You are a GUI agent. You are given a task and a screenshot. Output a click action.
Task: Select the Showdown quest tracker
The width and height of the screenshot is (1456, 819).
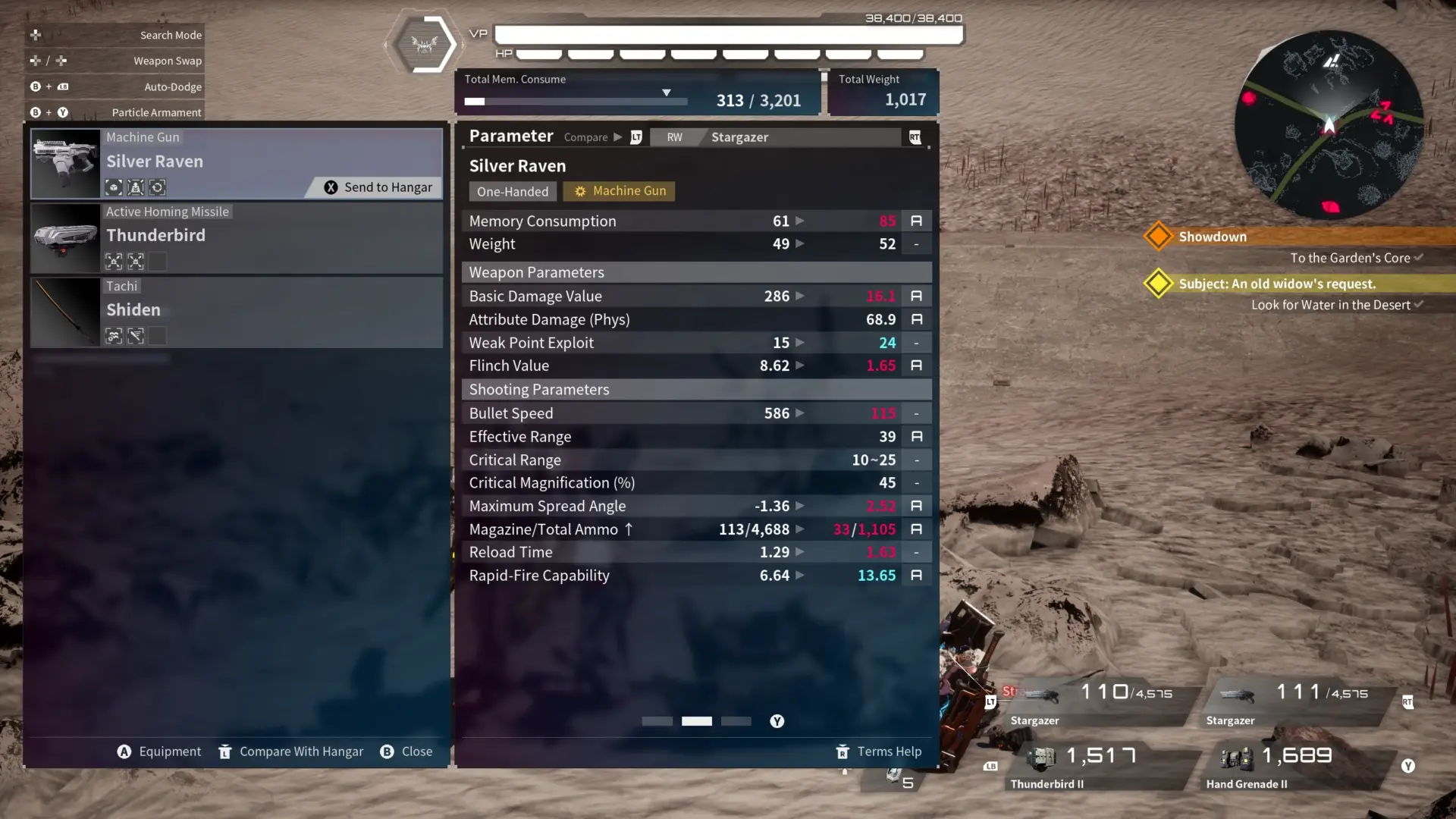coord(1212,237)
